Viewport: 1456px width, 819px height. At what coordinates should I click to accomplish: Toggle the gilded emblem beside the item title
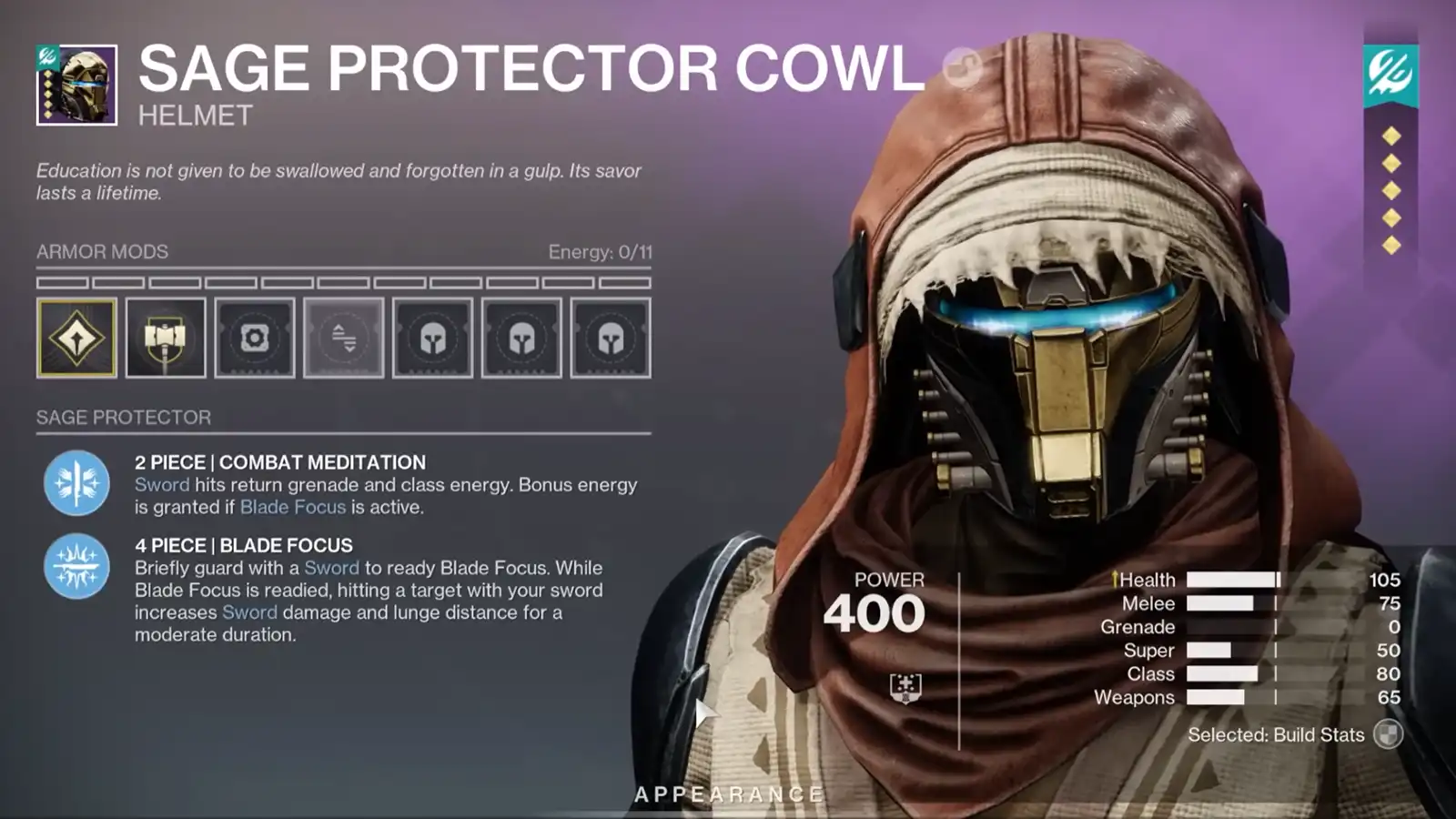(962, 66)
